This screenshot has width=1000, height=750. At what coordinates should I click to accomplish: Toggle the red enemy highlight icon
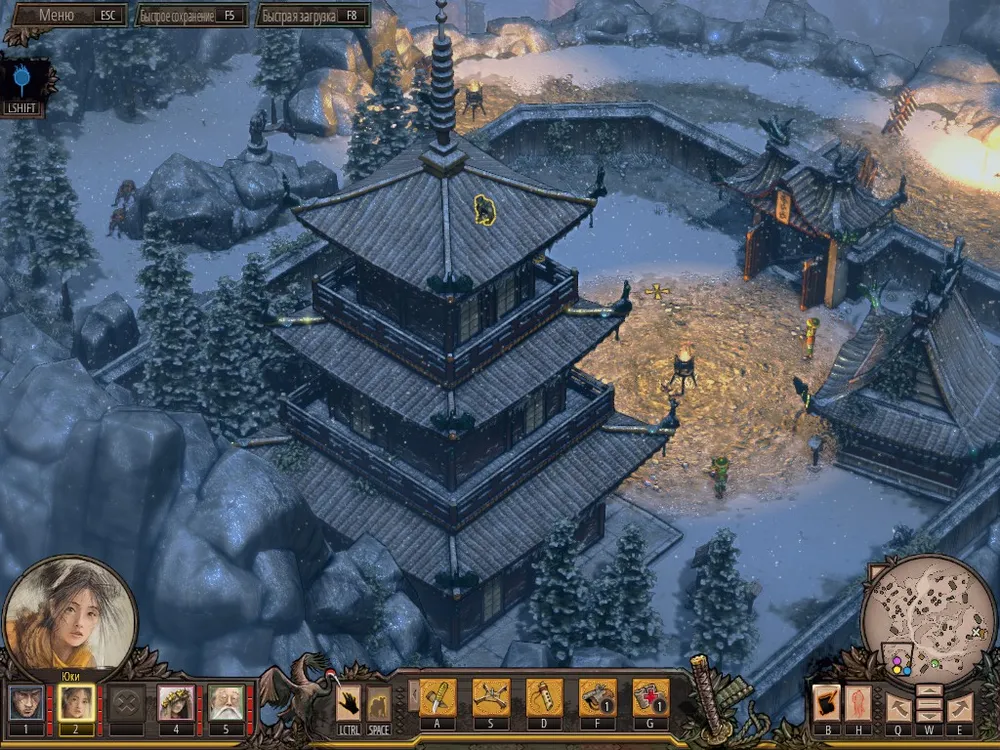click(858, 703)
